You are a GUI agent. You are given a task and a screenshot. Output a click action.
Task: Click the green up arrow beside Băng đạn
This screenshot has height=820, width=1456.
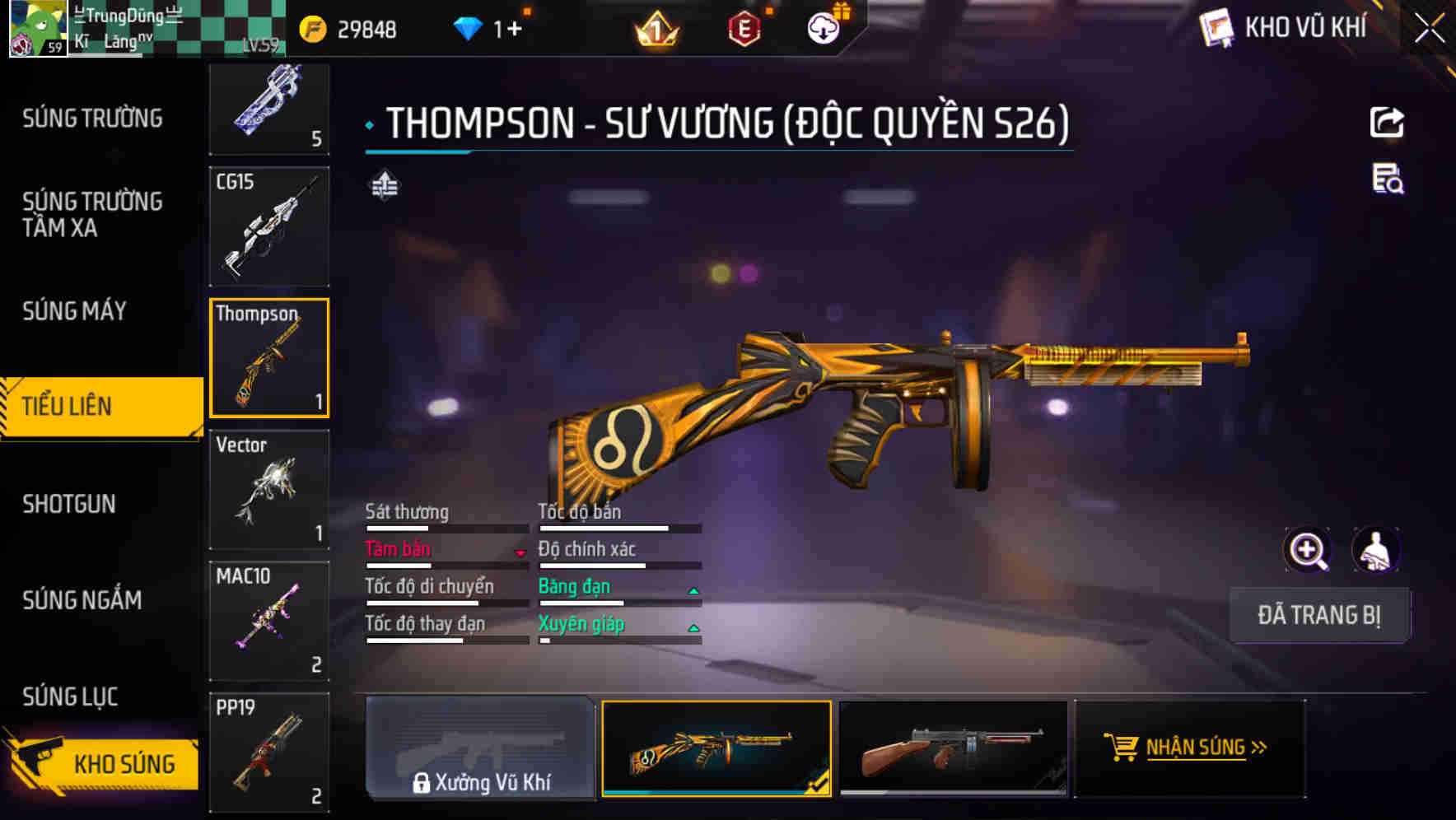pyautogui.click(x=694, y=589)
